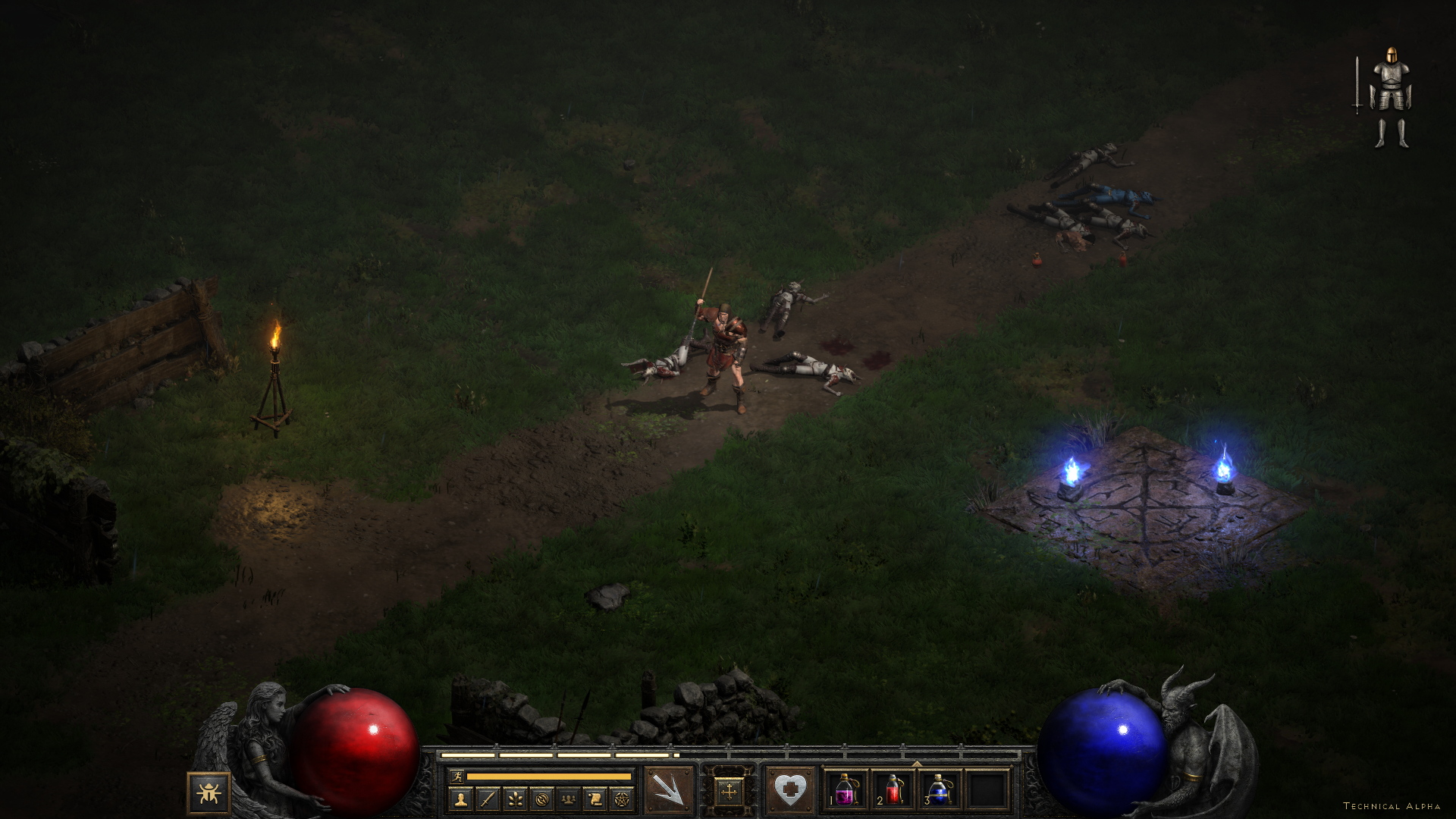Open the game menu pentagram icon
This screenshot has height=819, width=1456.
(x=622, y=799)
